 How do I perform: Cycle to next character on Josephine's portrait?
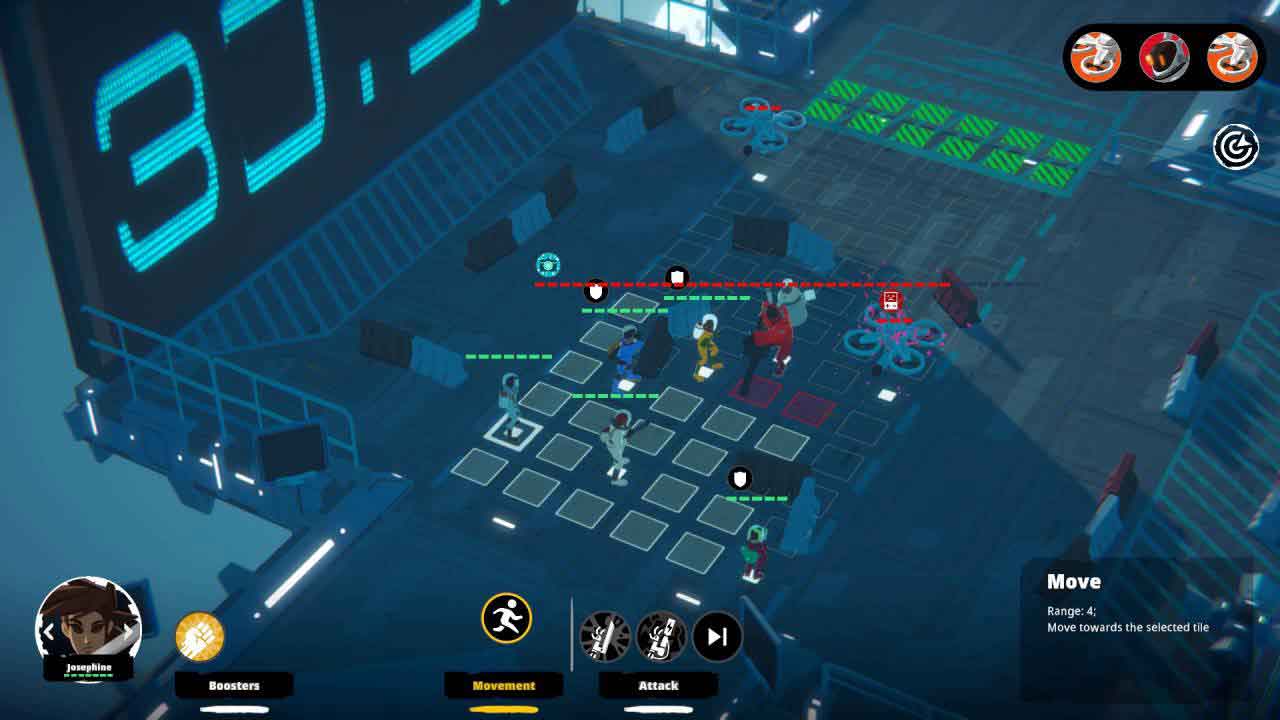pyautogui.click(x=130, y=632)
